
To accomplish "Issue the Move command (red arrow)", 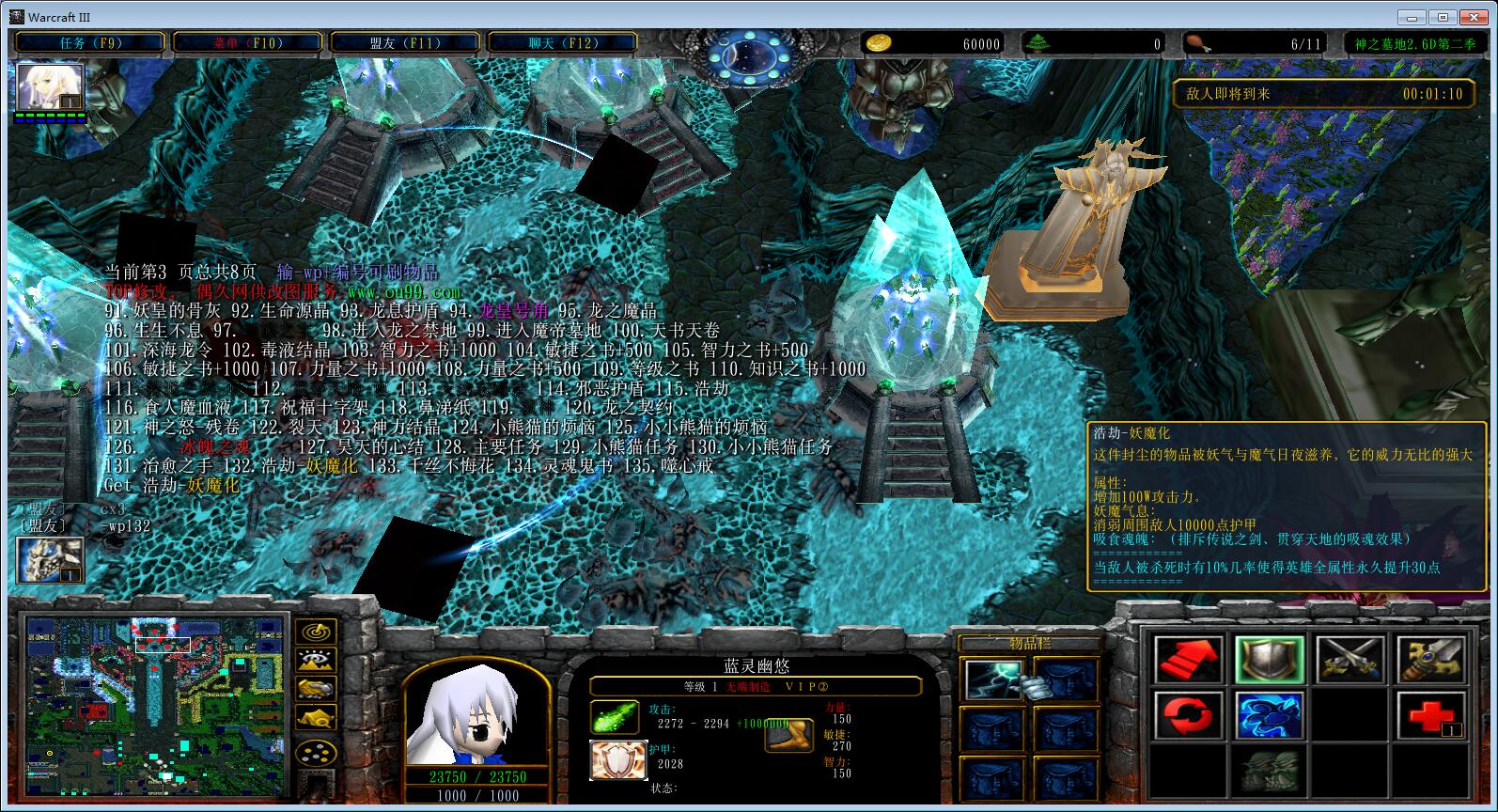I will (x=1188, y=660).
